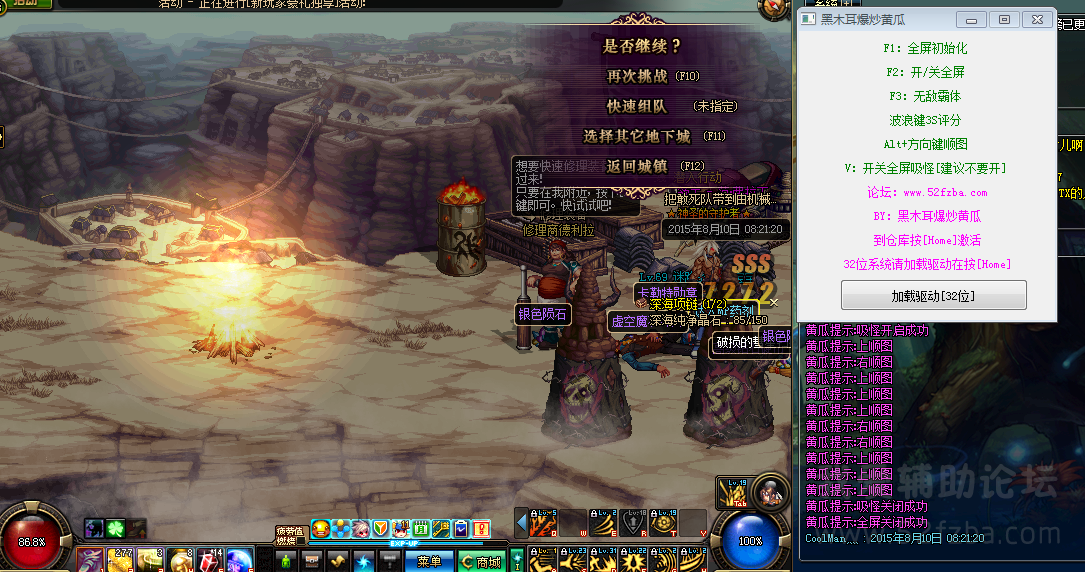The width and height of the screenshot is (1085, 572).
Task: Click the yellow smiley face event icon
Action: (x=321, y=528)
